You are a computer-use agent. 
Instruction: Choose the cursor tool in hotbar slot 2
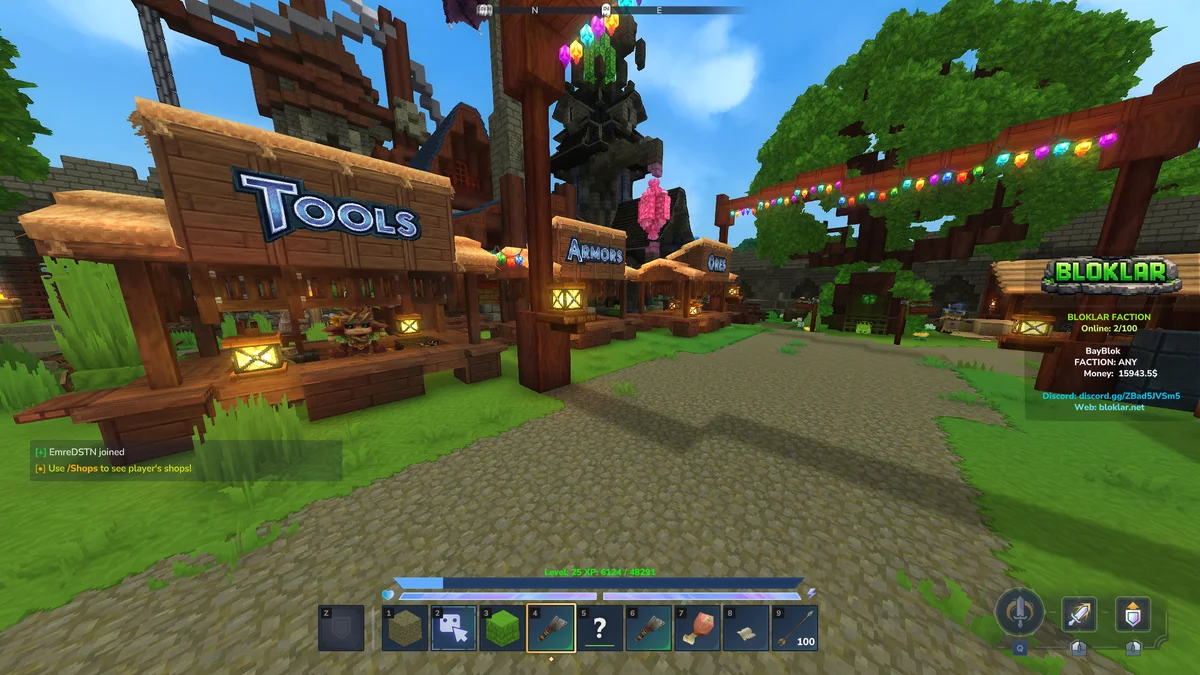pos(454,628)
